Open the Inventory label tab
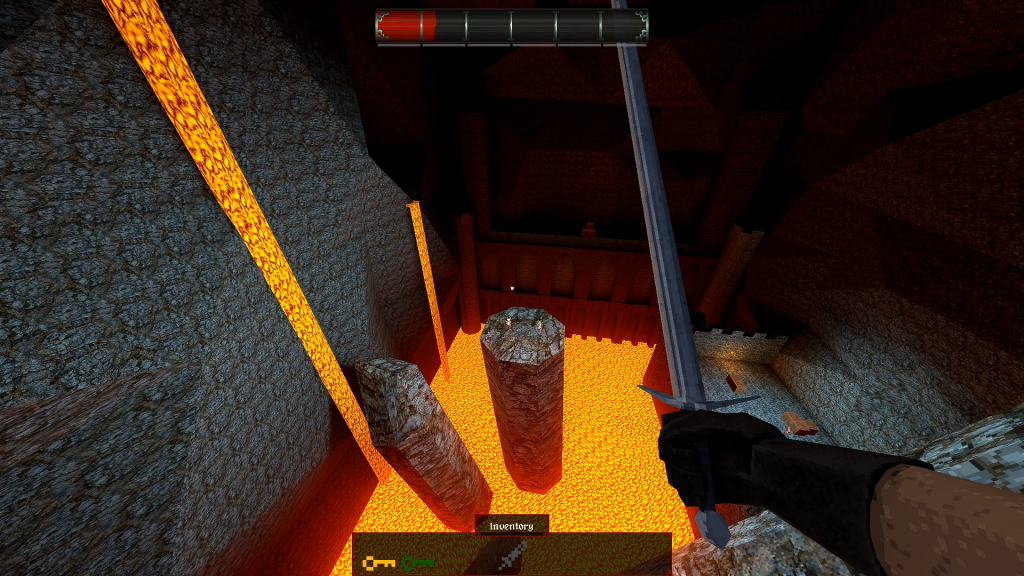Screen dimensions: 1024x576 click(512, 525)
